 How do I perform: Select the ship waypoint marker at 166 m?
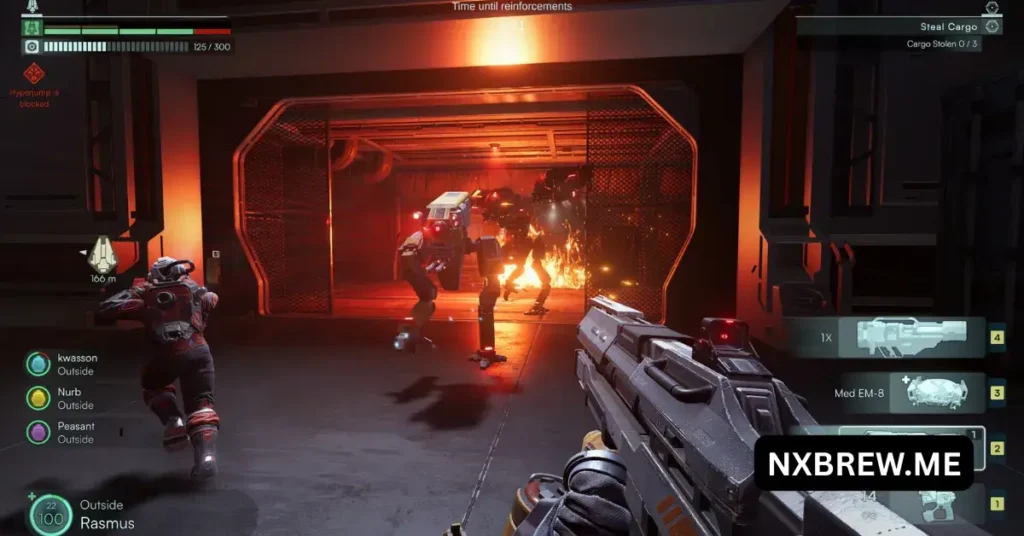[102, 255]
